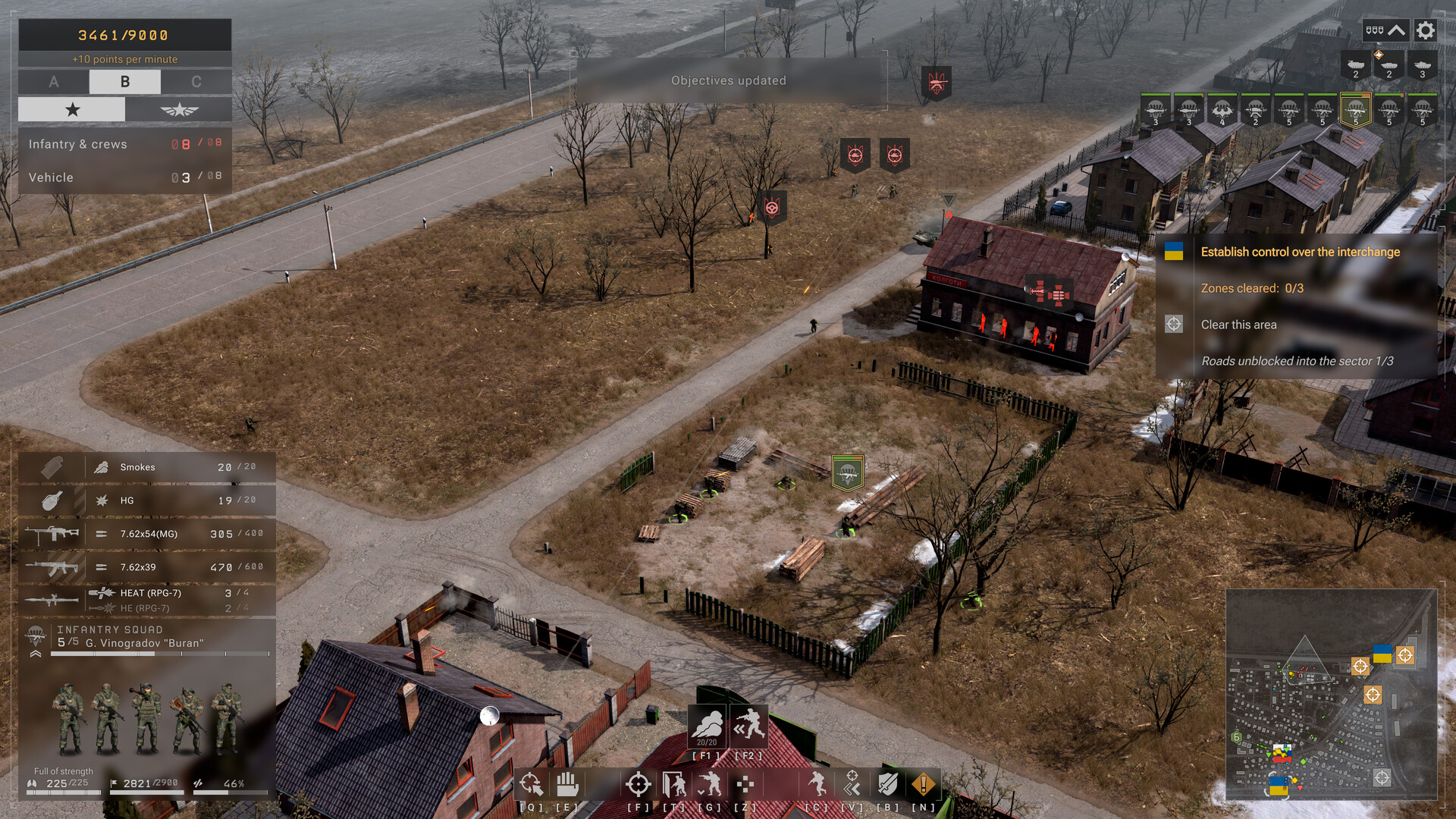Image resolution: width=1456 pixels, height=819 pixels.
Task: Select the focus fire command [F]
Action: pyautogui.click(x=637, y=784)
